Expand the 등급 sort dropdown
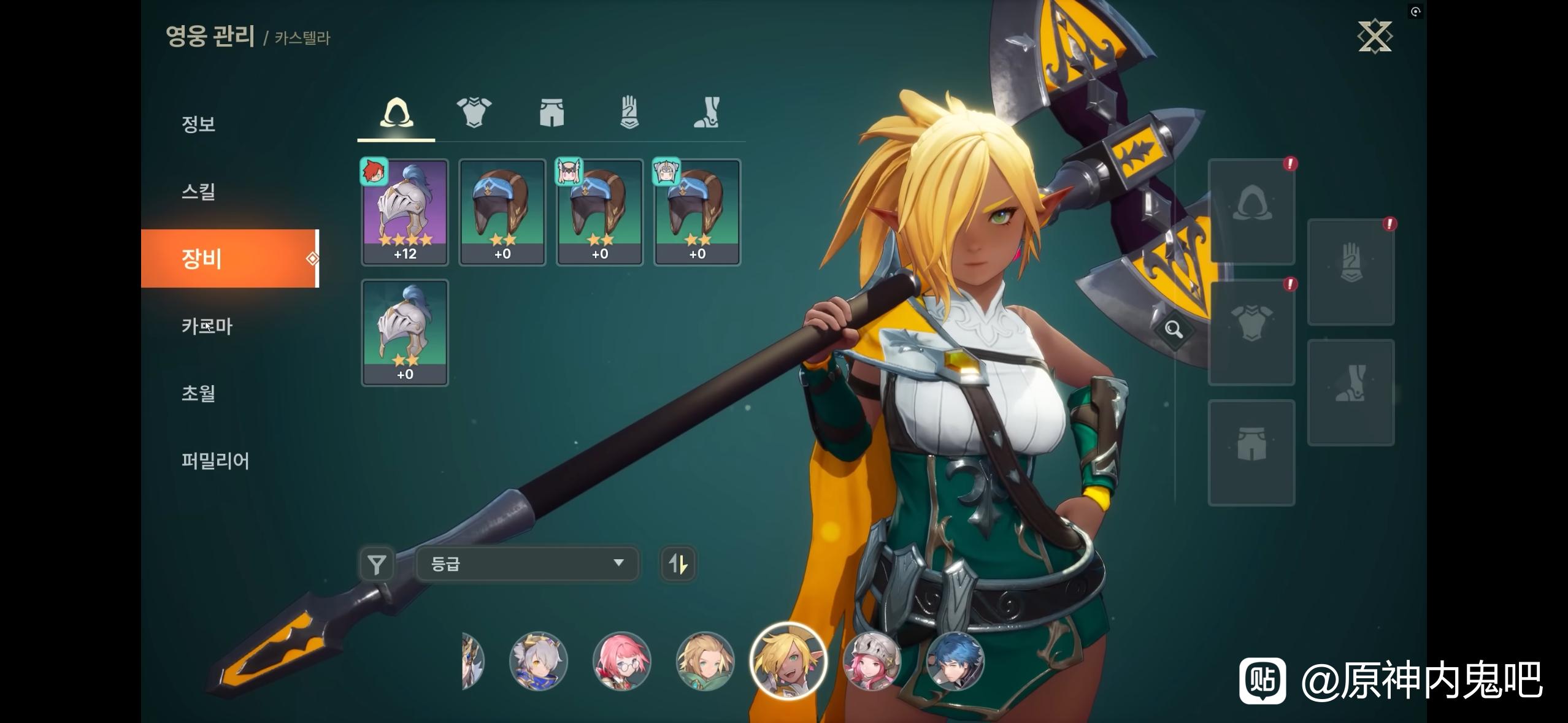Viewport: 1568px width, 723px height. click(527, 564)
